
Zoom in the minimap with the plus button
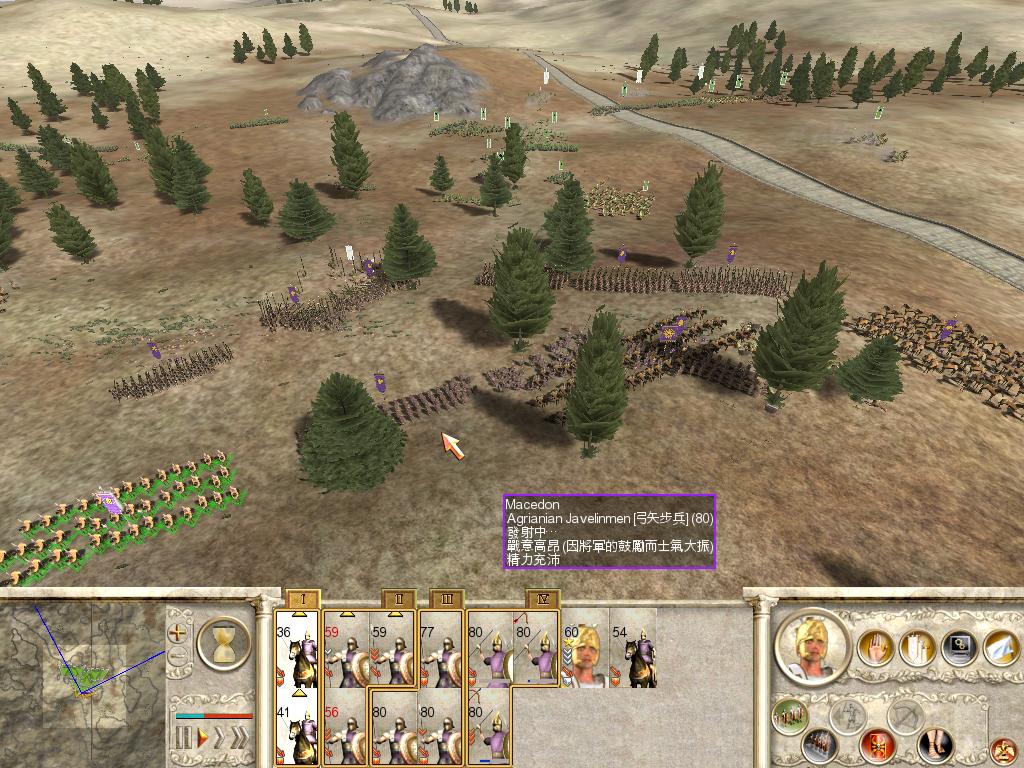point(178,633)
